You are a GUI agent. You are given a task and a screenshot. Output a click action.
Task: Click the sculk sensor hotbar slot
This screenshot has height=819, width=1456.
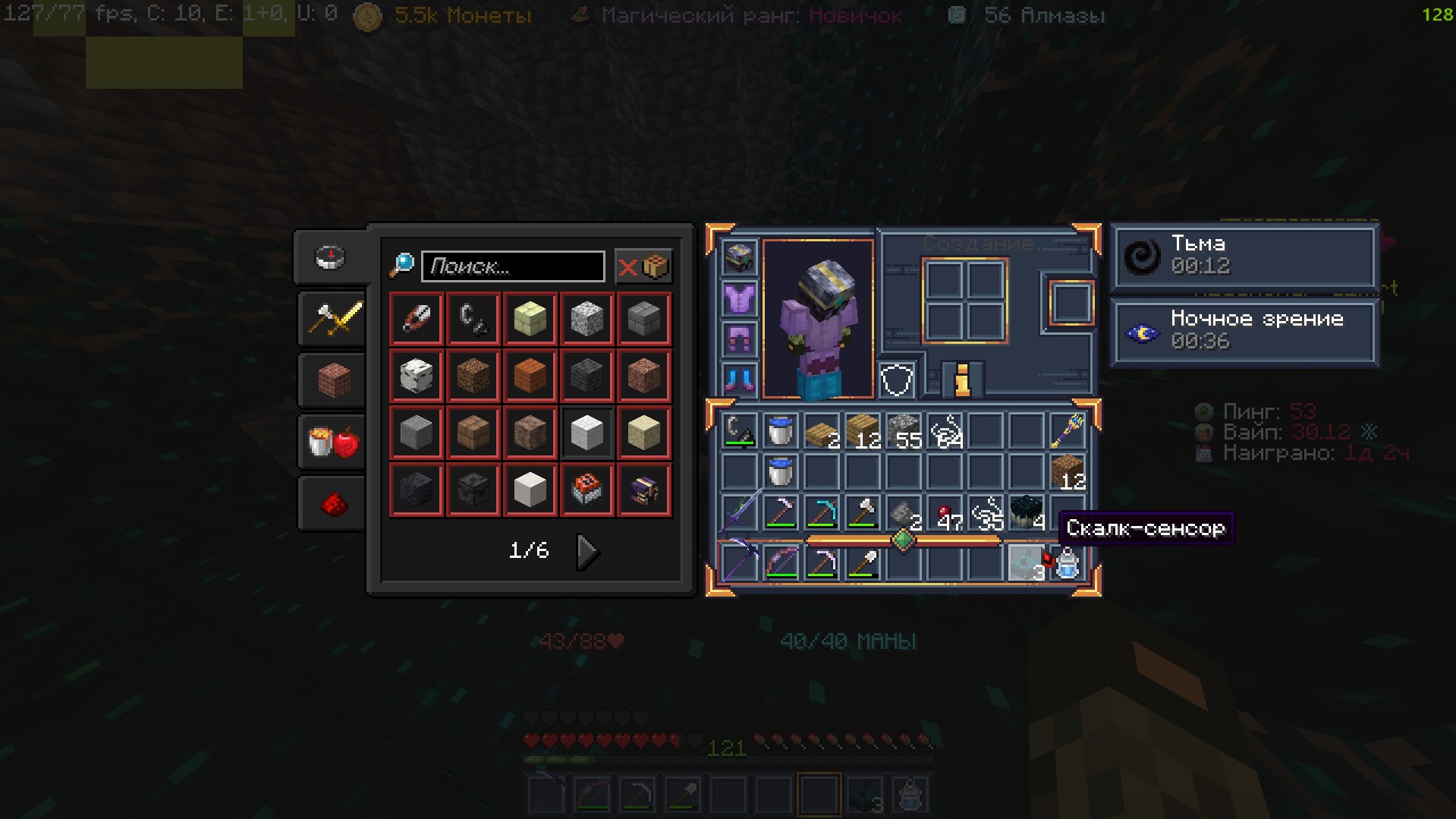click(1026, 563)
